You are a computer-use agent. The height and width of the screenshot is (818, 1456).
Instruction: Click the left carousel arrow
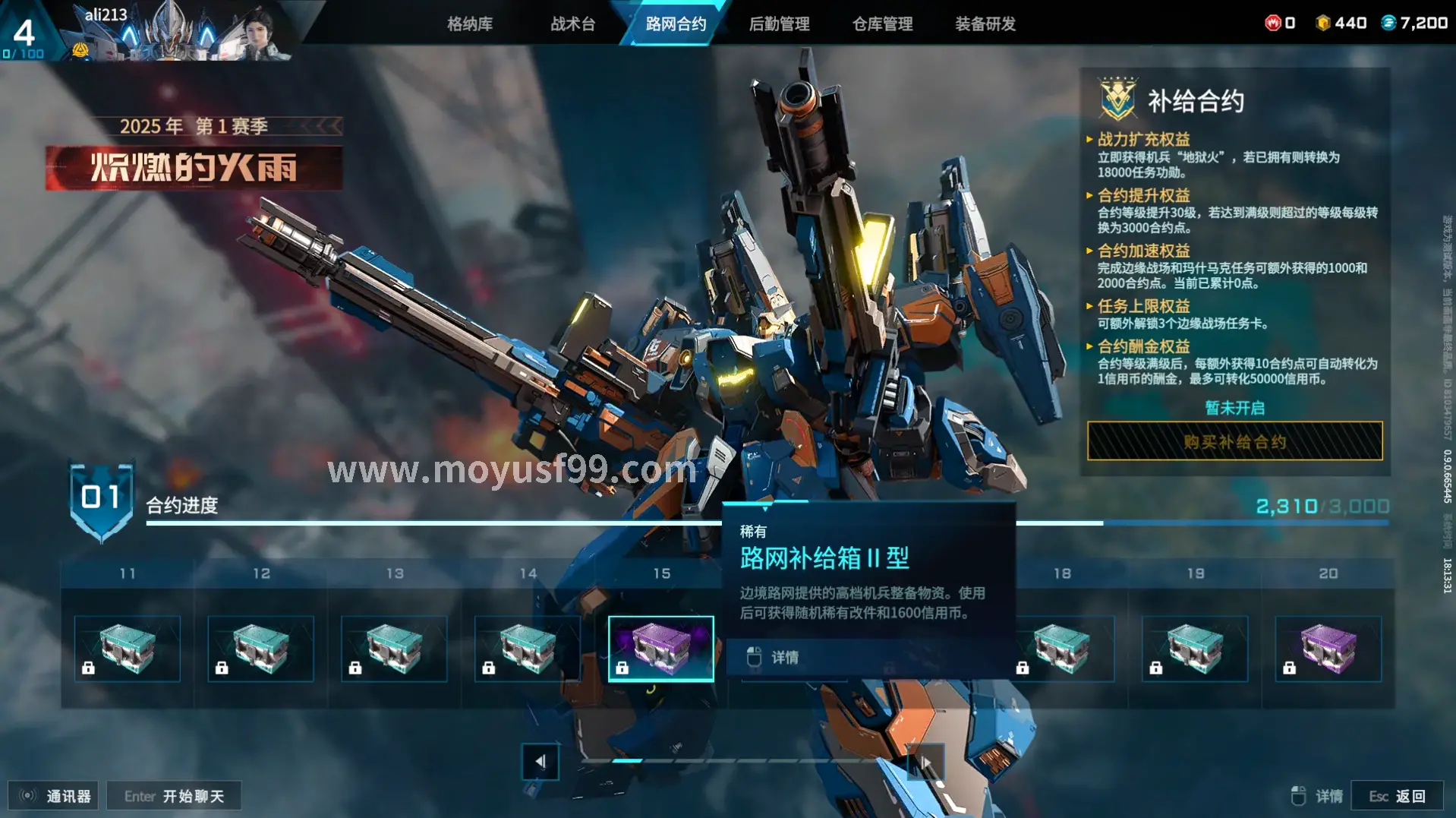[540, 760]
